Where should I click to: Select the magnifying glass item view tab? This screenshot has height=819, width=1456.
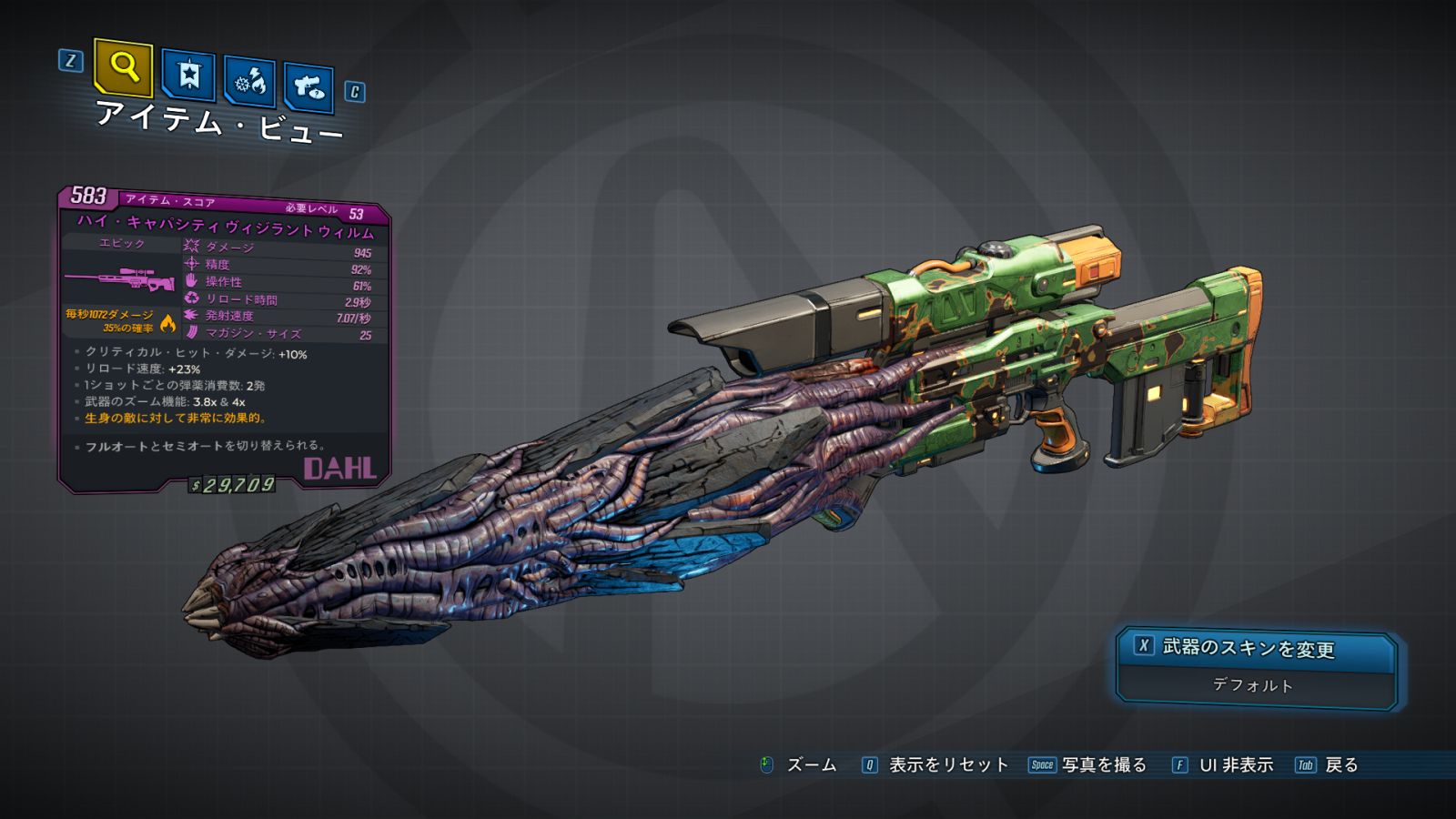coord(123,66)
